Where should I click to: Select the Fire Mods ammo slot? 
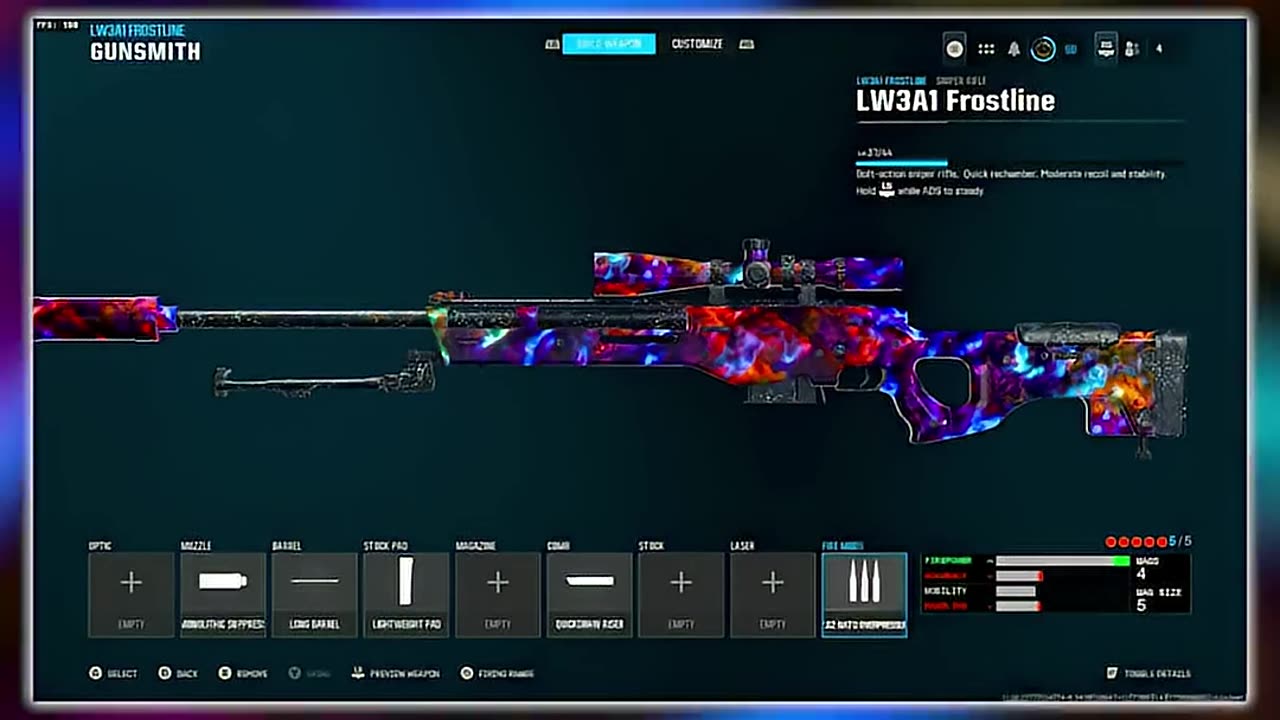[864, 594]
